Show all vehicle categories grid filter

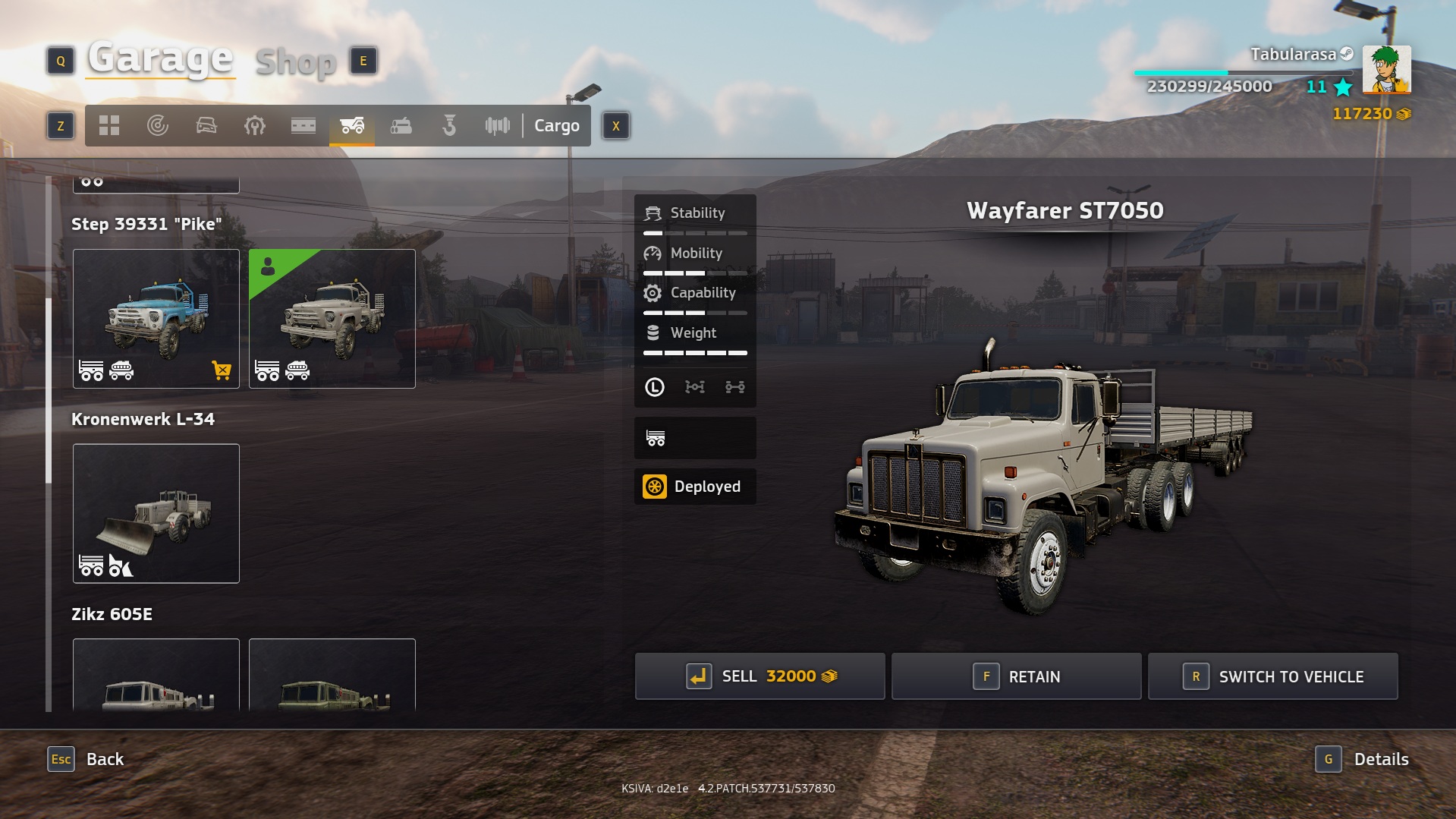109,126
